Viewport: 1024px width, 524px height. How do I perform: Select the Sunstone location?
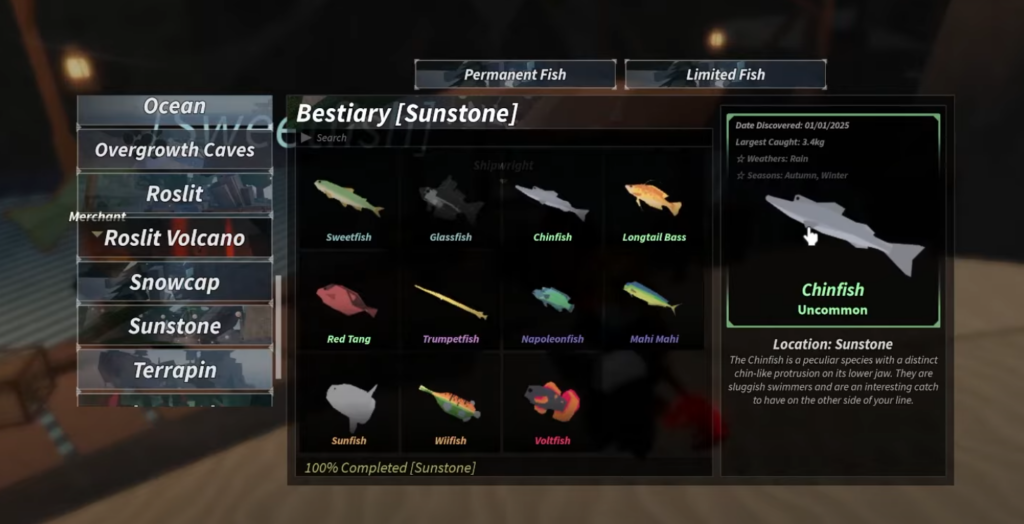tap(175, 326)
